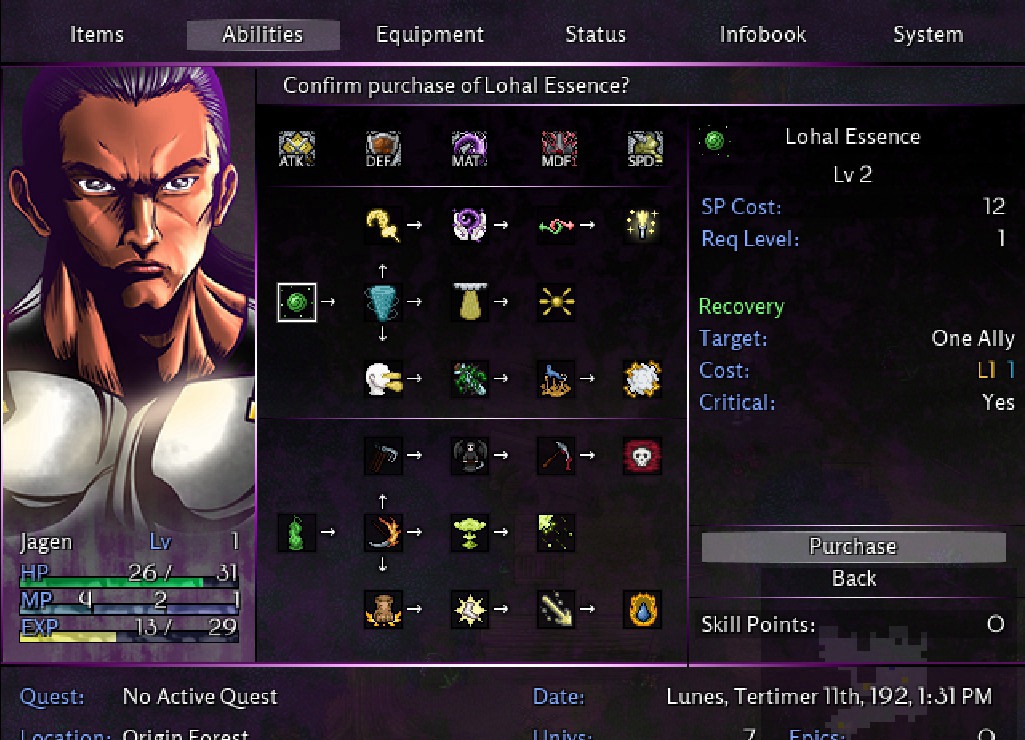Pick the purple spiral skill node
Viewport: 1025px width, 740px height.
click(x=469, y=225)
